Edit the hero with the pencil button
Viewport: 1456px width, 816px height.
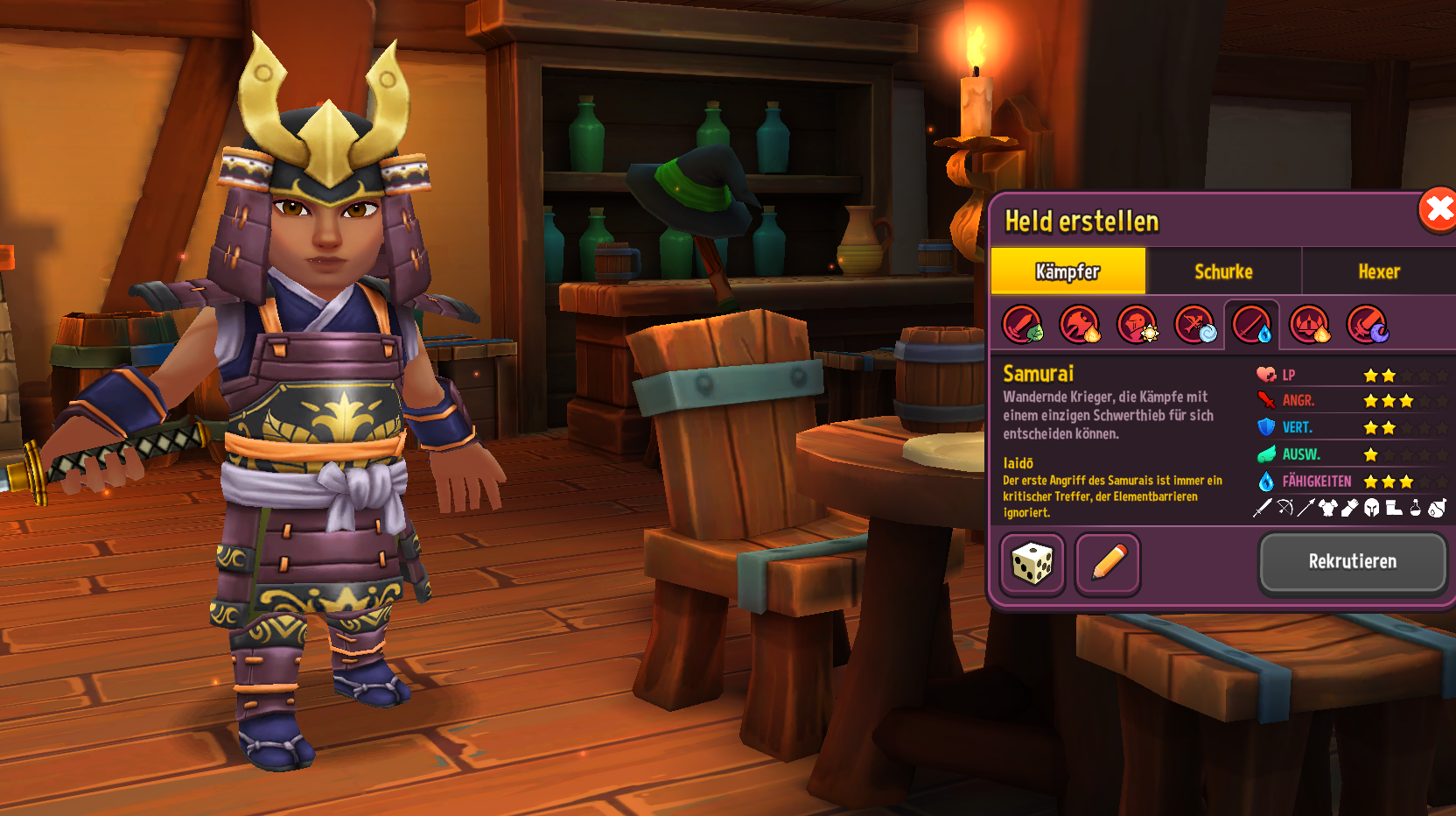point(1108,564)
